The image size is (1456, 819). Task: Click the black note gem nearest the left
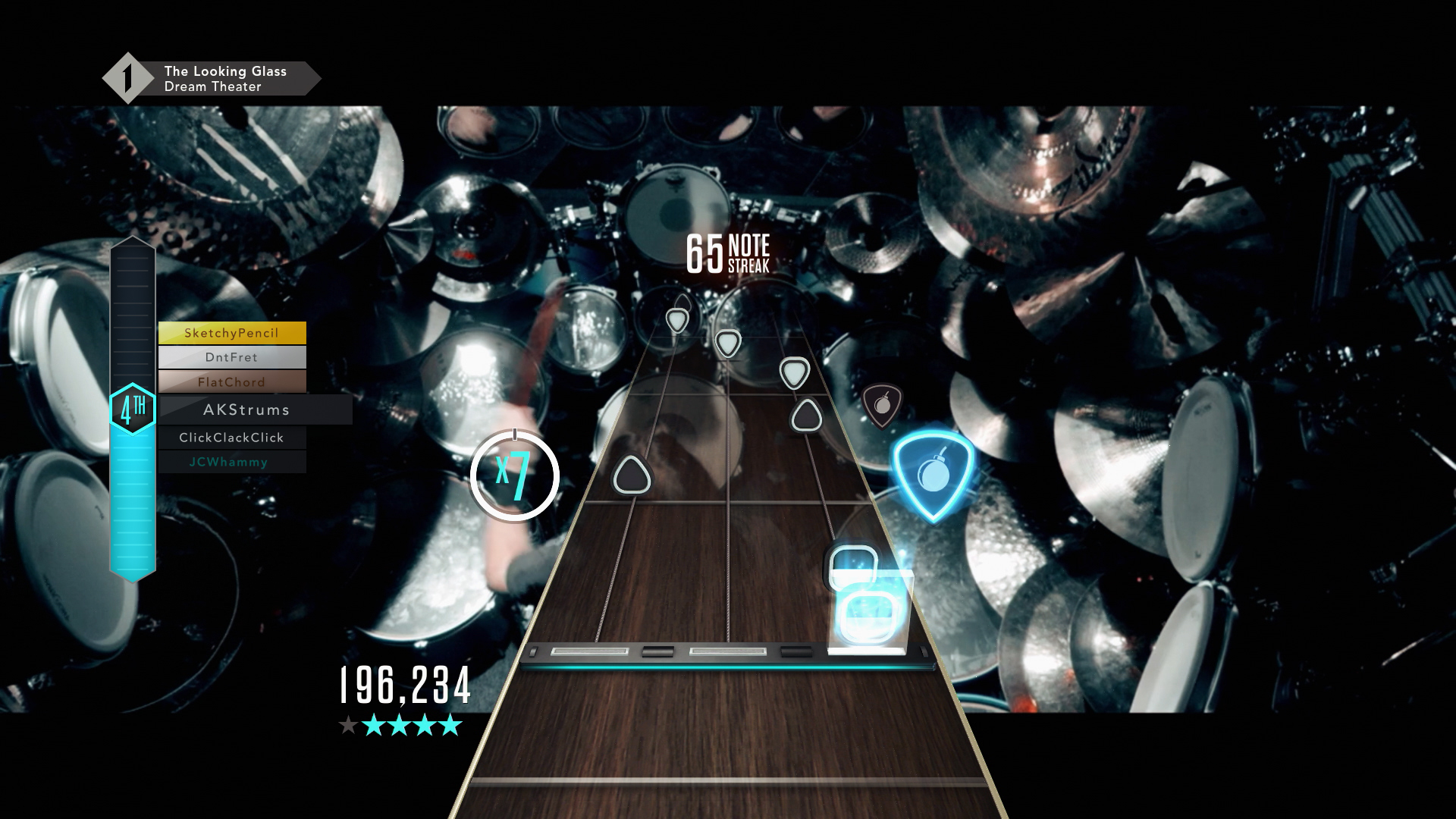point(632,474)
